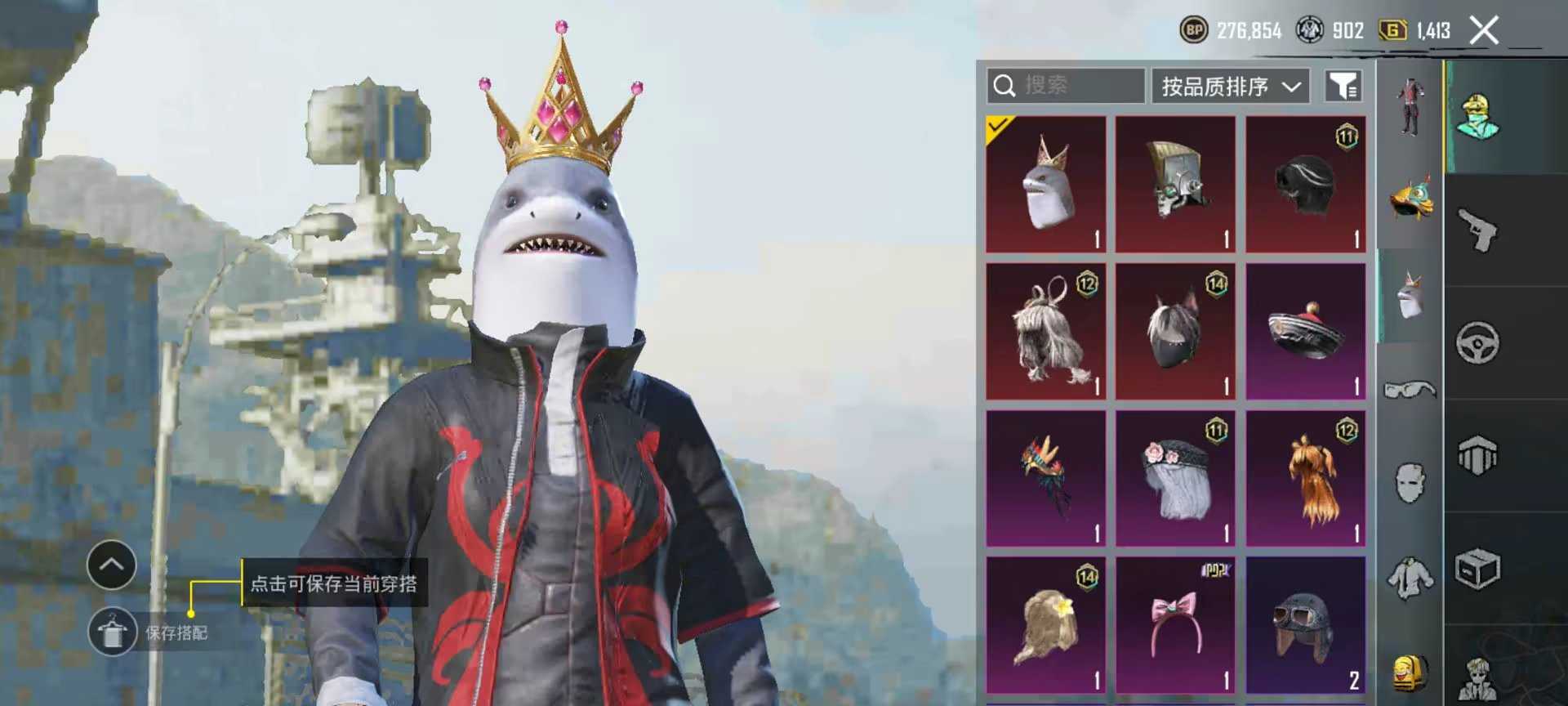1568x706 pixels.
Task: Open the steering wheel vehicle tab
Action: [1477, 343]
